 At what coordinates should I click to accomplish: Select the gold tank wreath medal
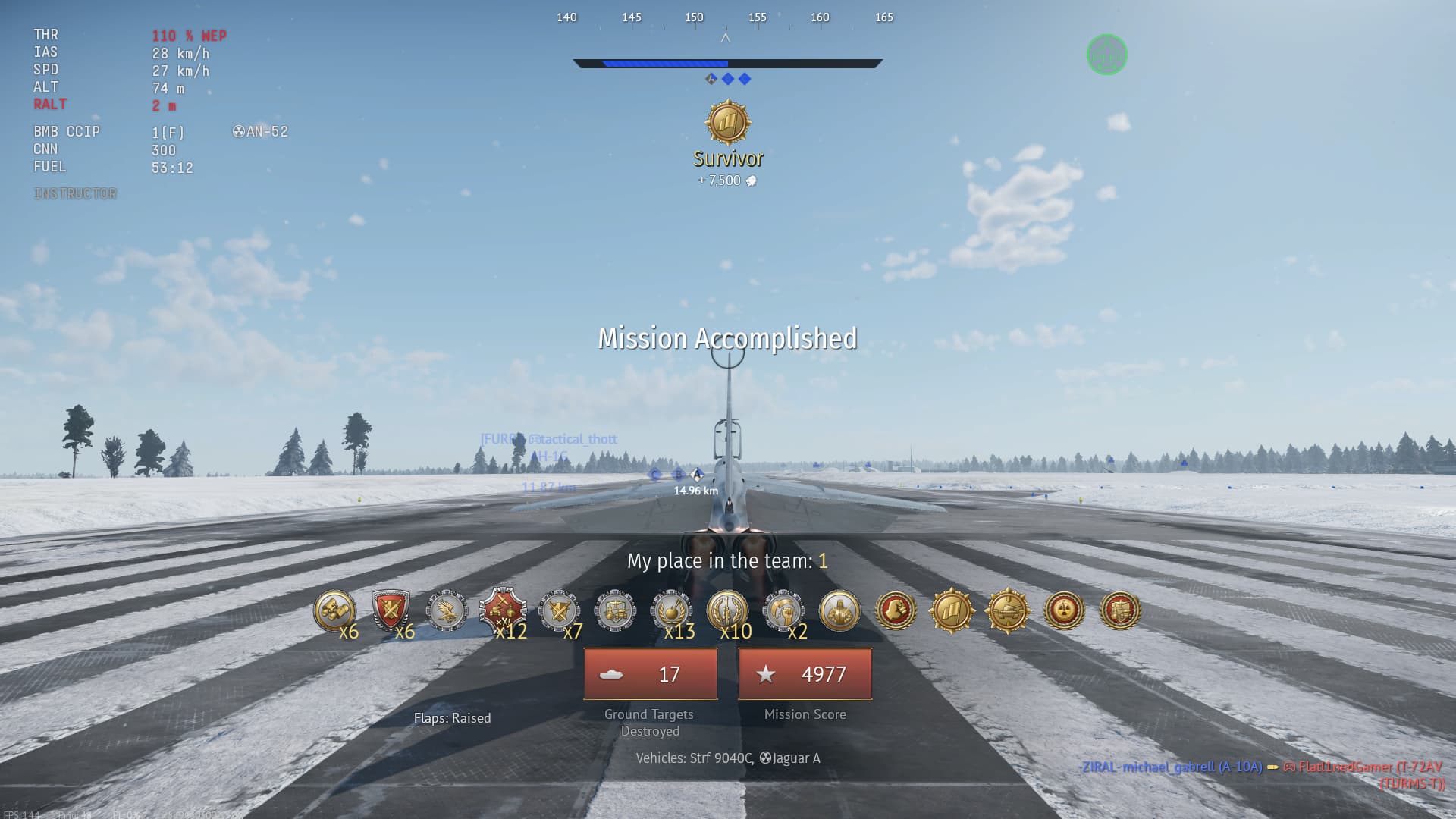tap(1007, 610)
